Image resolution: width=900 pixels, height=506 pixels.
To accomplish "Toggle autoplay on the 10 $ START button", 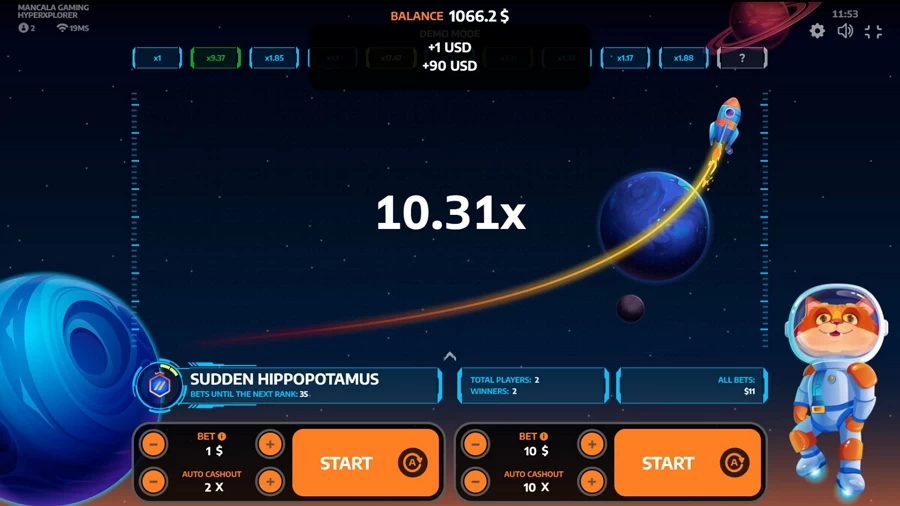I will pyautogui.click(x=734, y=462).
